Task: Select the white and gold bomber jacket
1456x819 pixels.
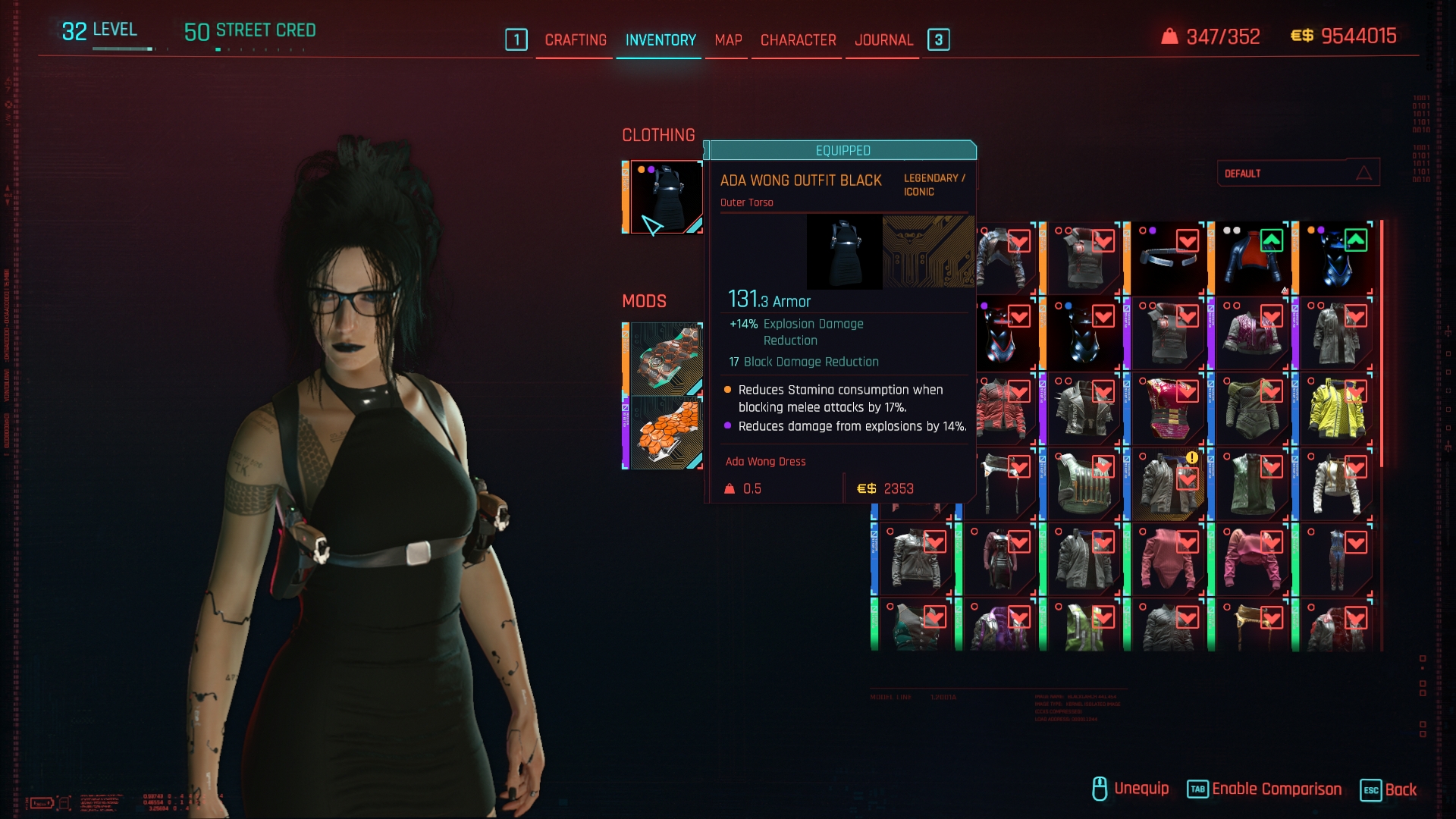Action: (1335, 485)
